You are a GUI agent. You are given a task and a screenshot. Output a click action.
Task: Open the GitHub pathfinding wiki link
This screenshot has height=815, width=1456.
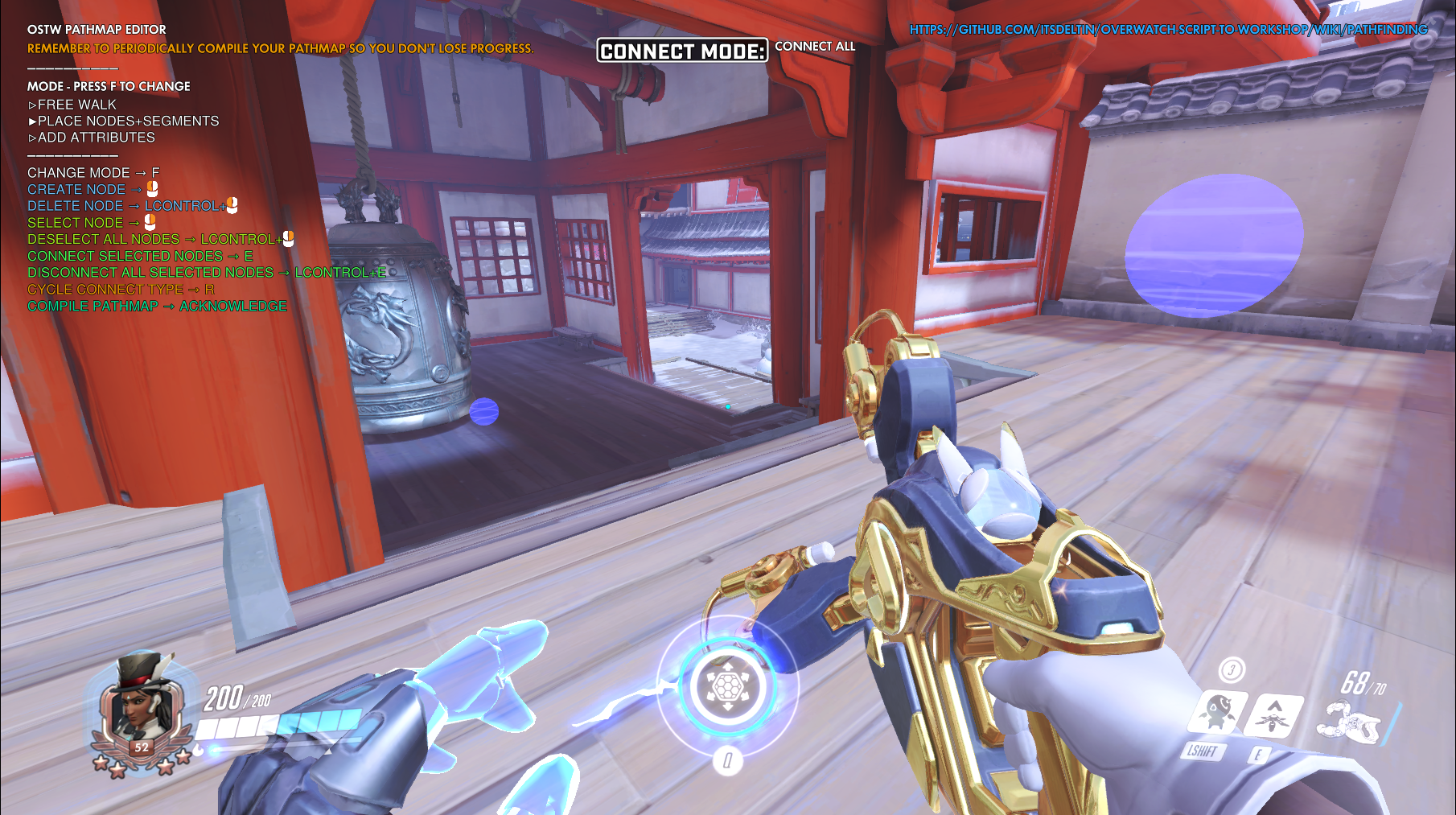[1168, 30]
